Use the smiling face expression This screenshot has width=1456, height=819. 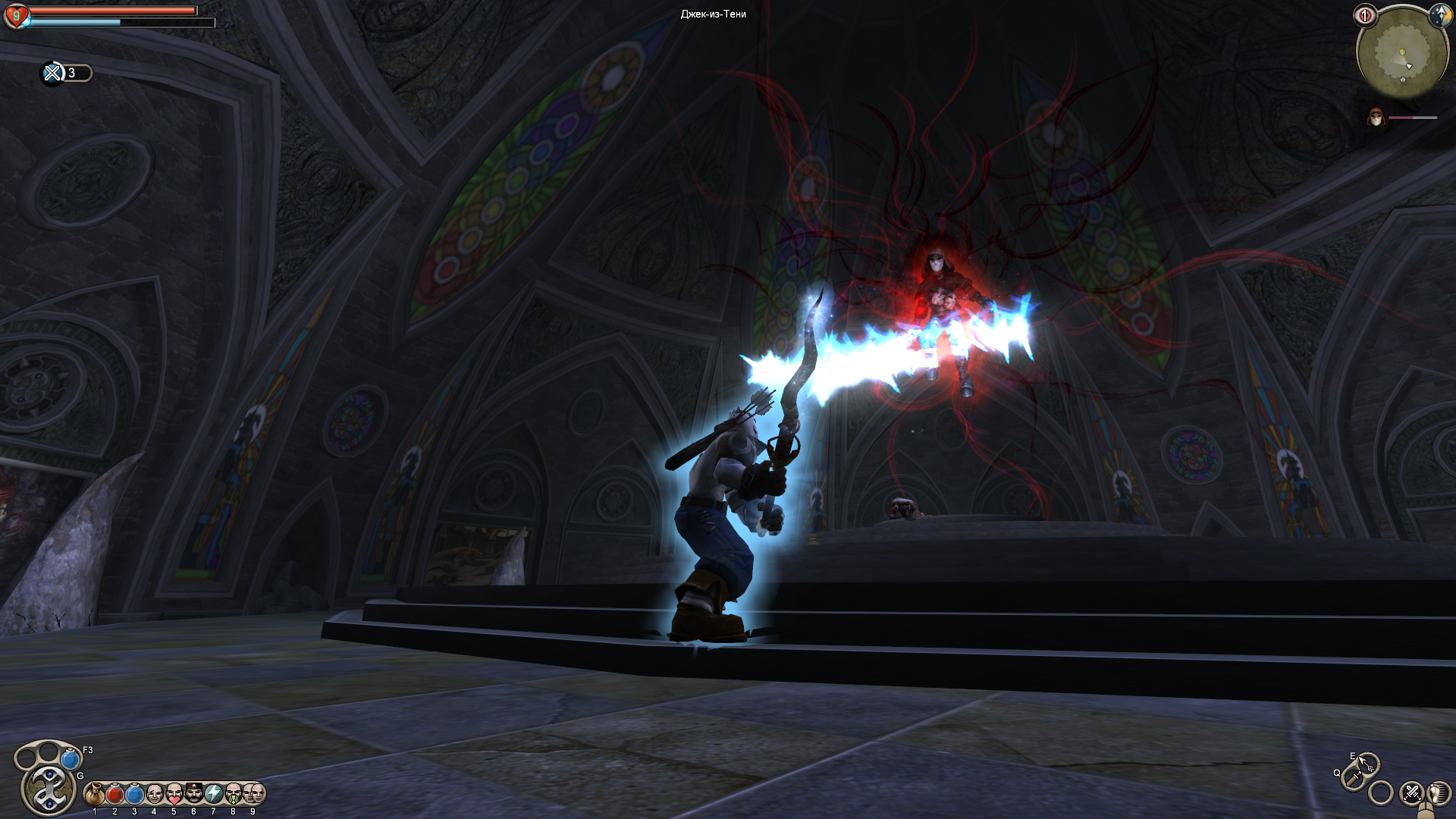point(154,794)
